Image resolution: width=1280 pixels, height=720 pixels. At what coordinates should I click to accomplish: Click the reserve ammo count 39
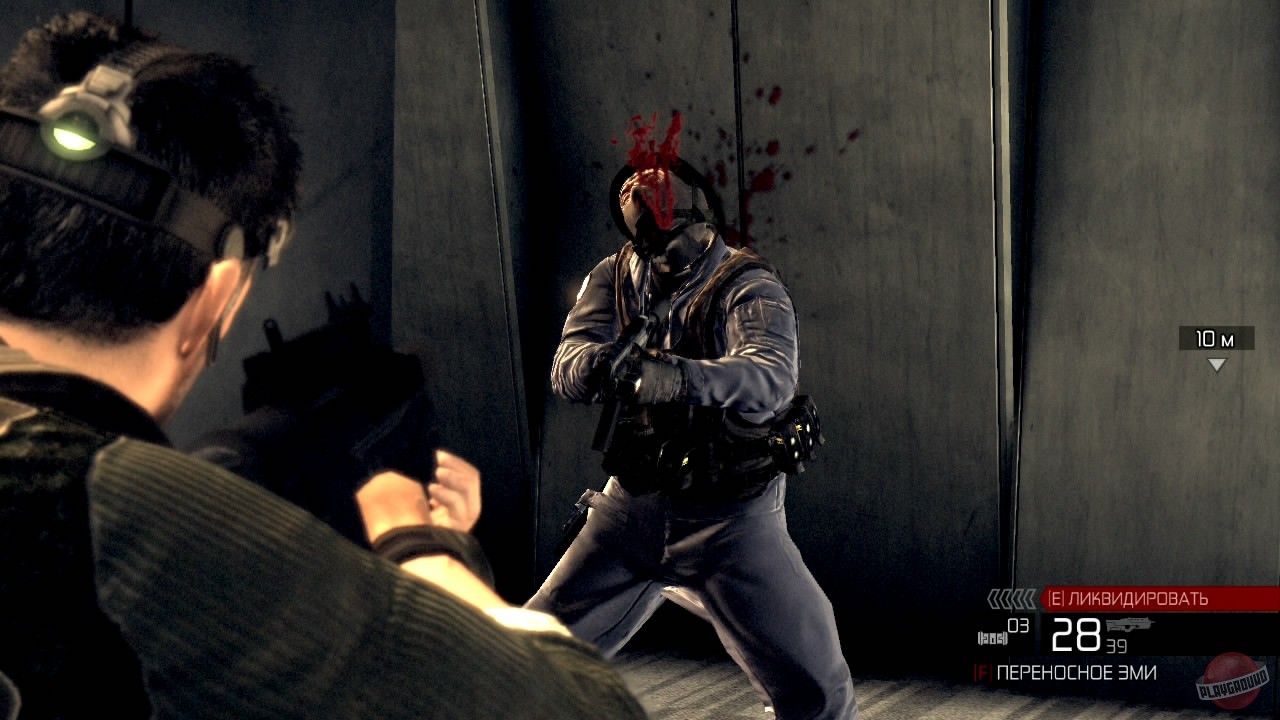(x=1116, y=645)
